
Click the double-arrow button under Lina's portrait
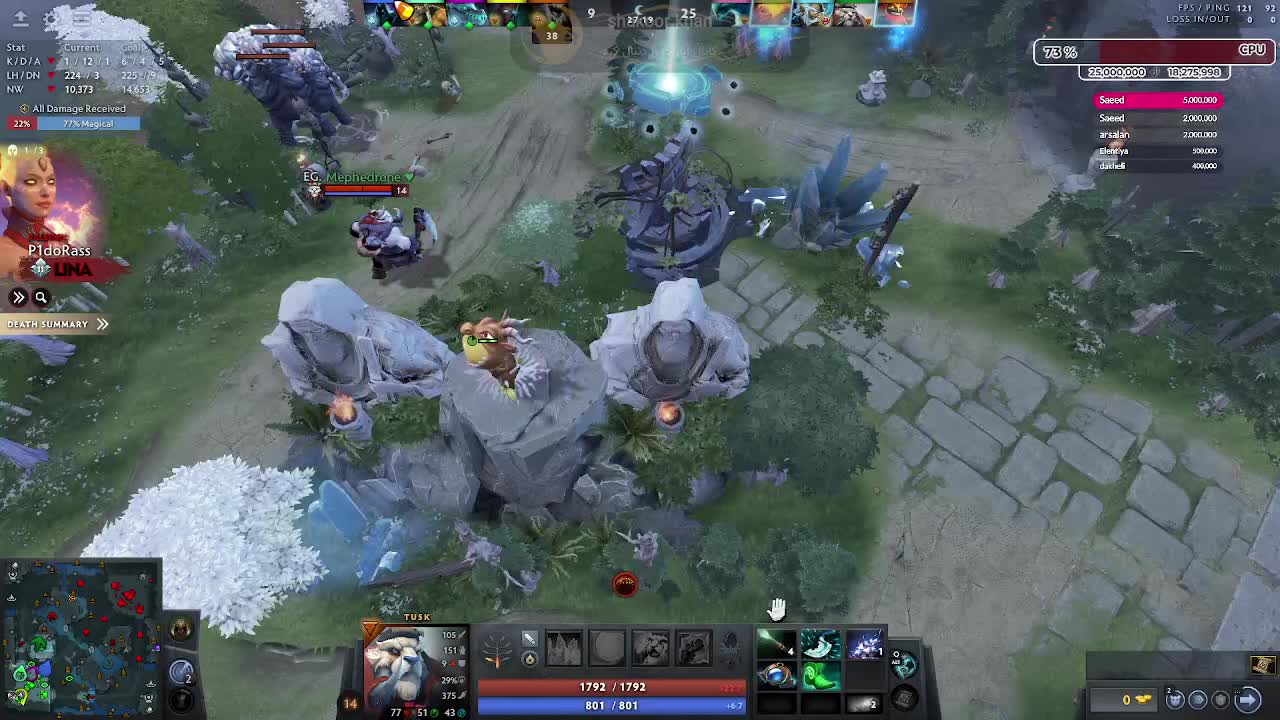tap(18, 297)
